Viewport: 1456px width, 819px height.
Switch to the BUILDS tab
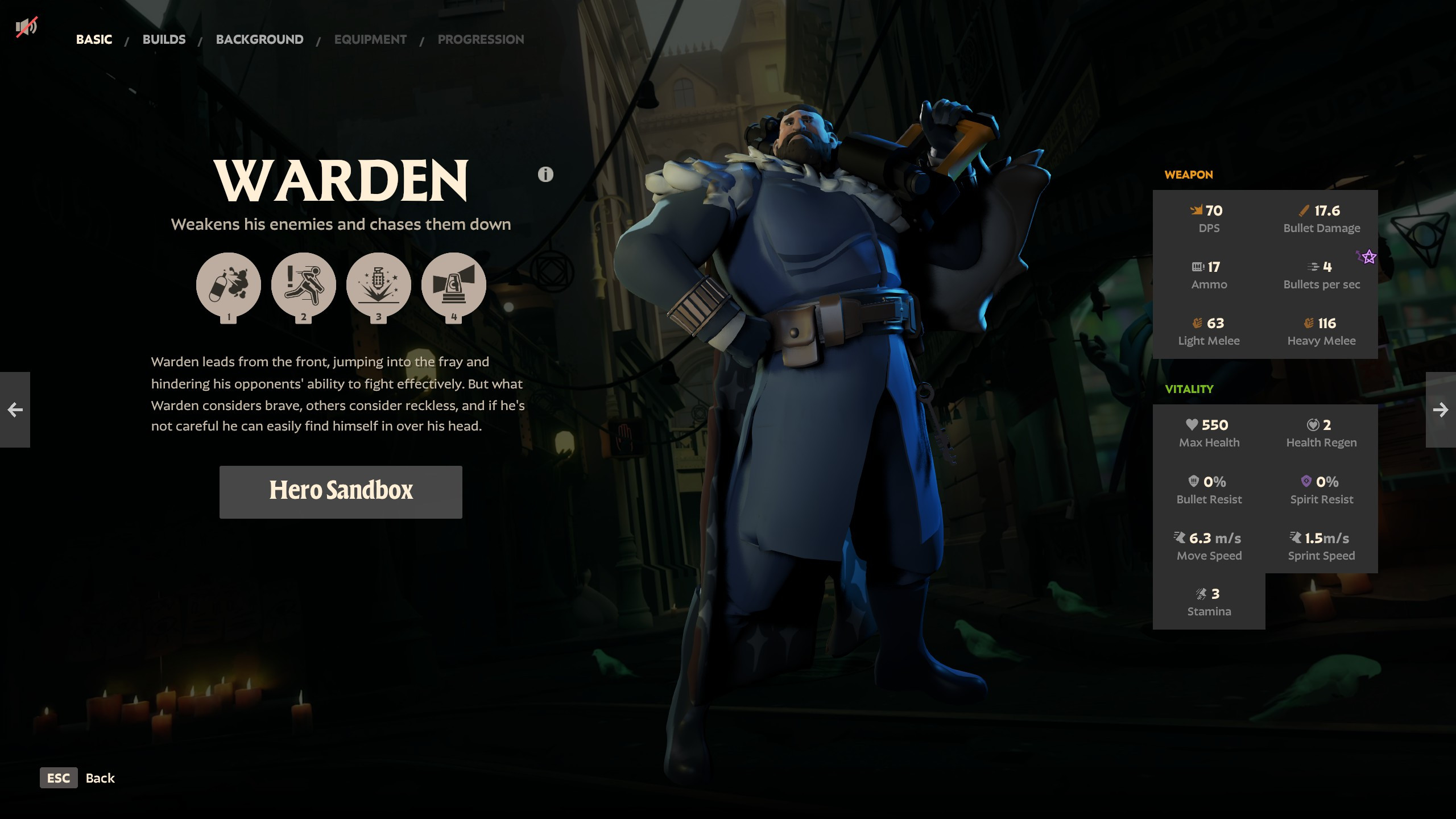point(164,39)
